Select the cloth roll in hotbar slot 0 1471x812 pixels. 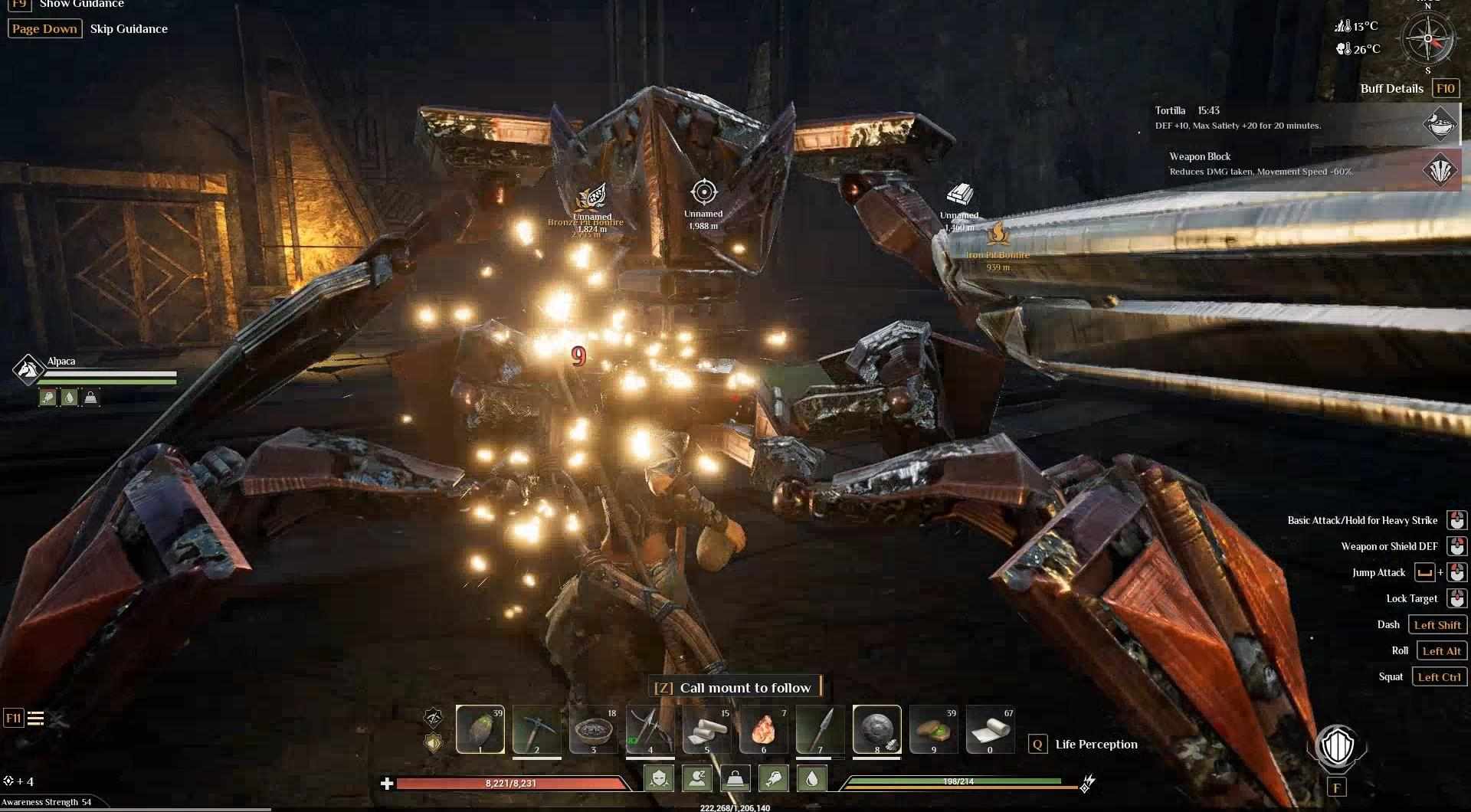(x=990, y=729)
